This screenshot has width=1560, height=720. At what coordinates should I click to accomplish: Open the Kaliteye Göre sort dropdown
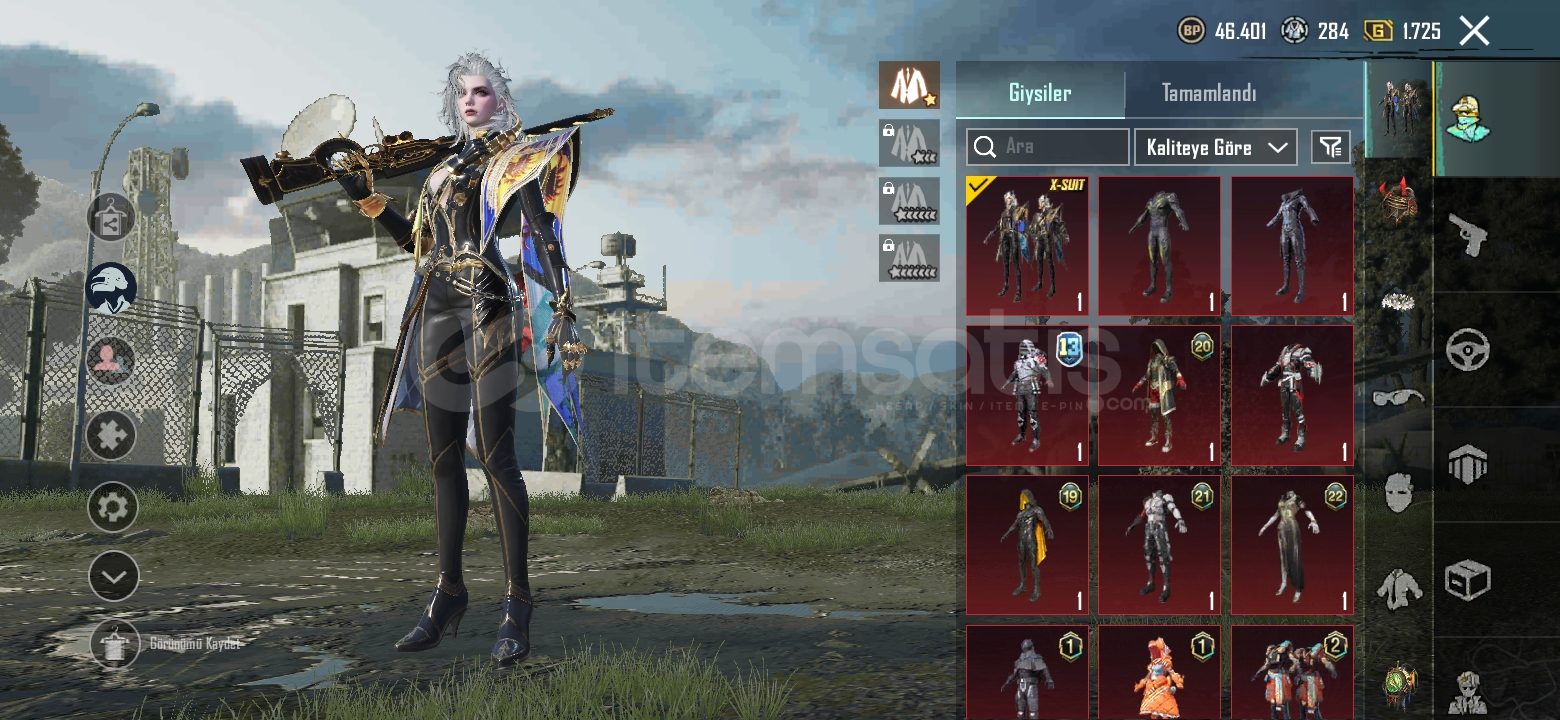[1215, 147]
